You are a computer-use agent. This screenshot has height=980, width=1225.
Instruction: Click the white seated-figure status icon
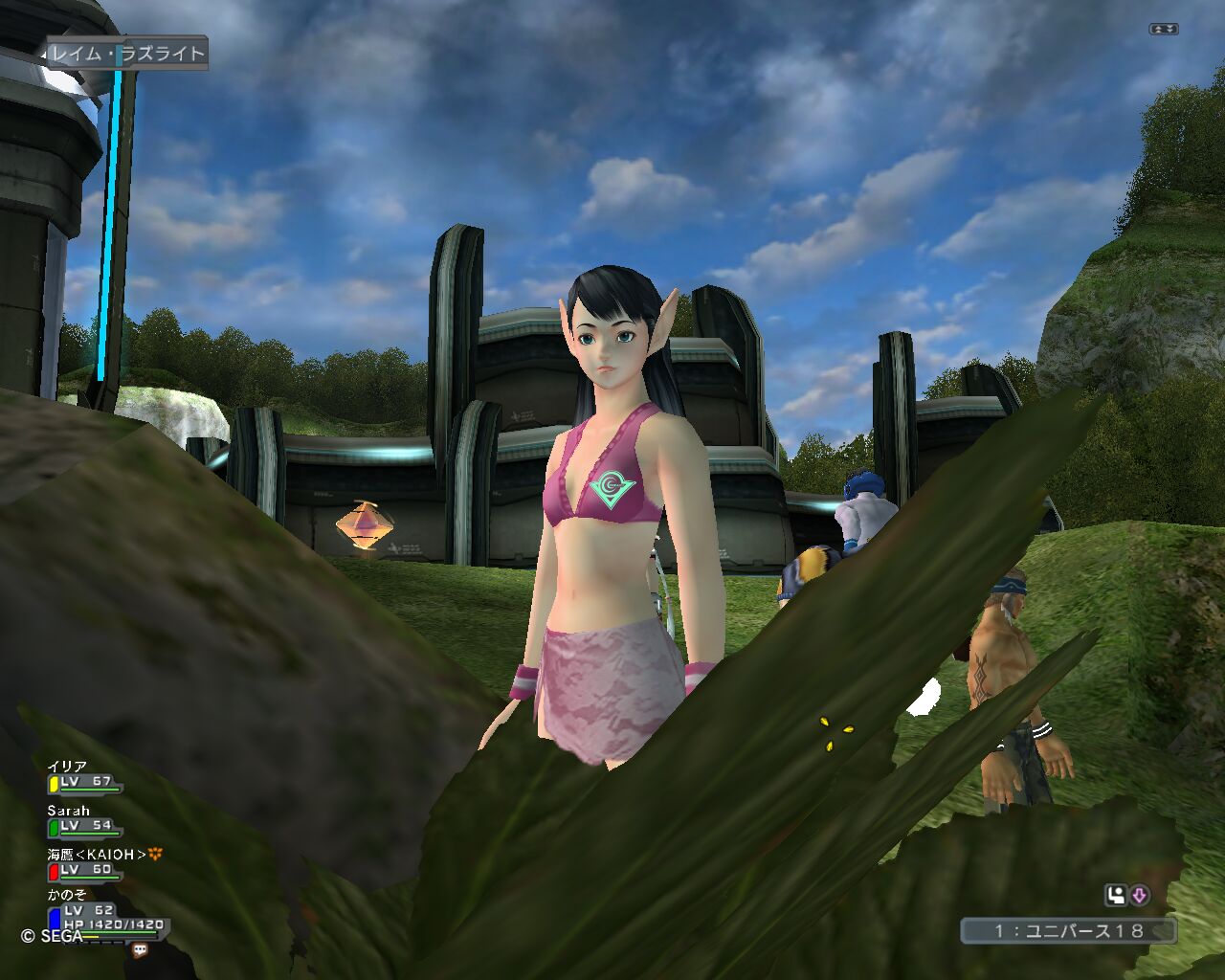(x=1116, y=896)
